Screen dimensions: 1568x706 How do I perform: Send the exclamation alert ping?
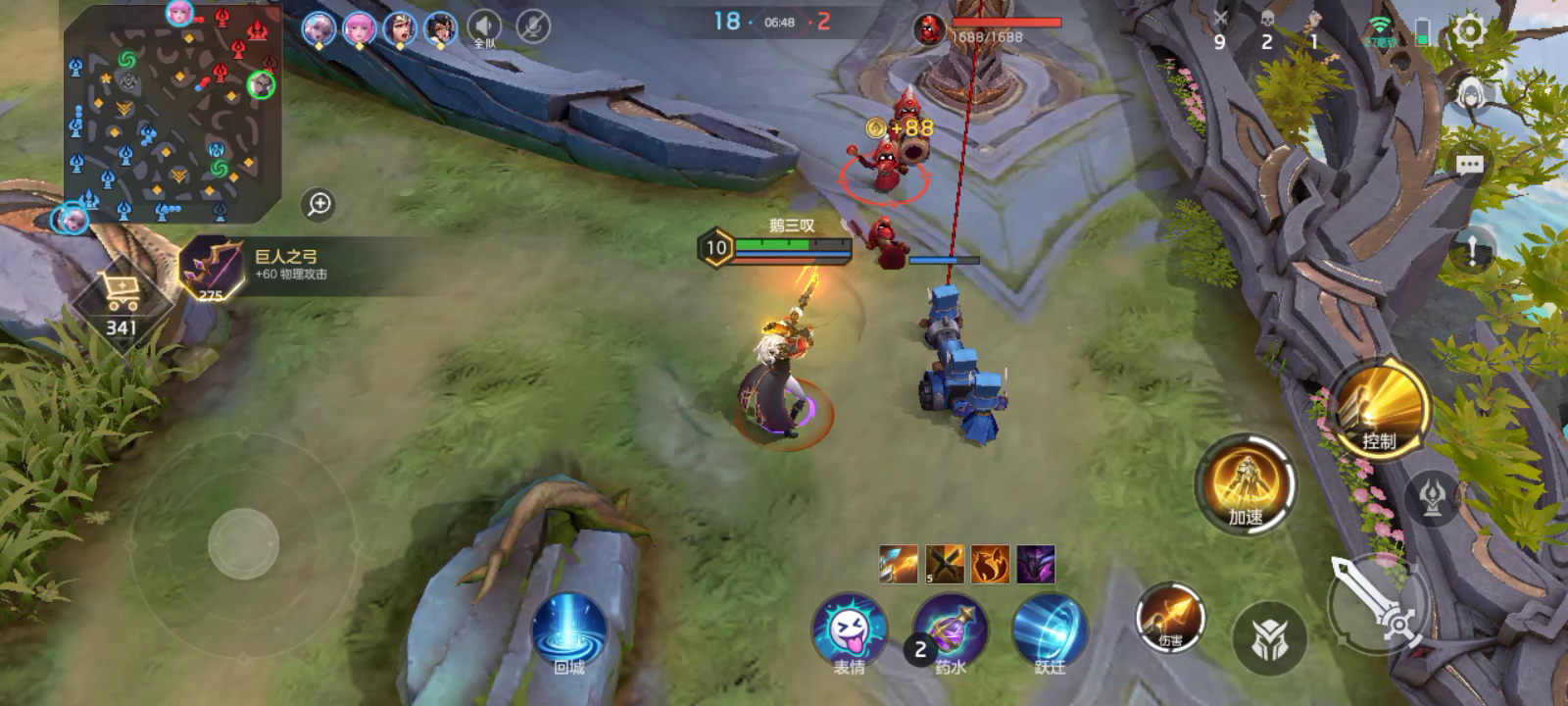point(1471,250)
